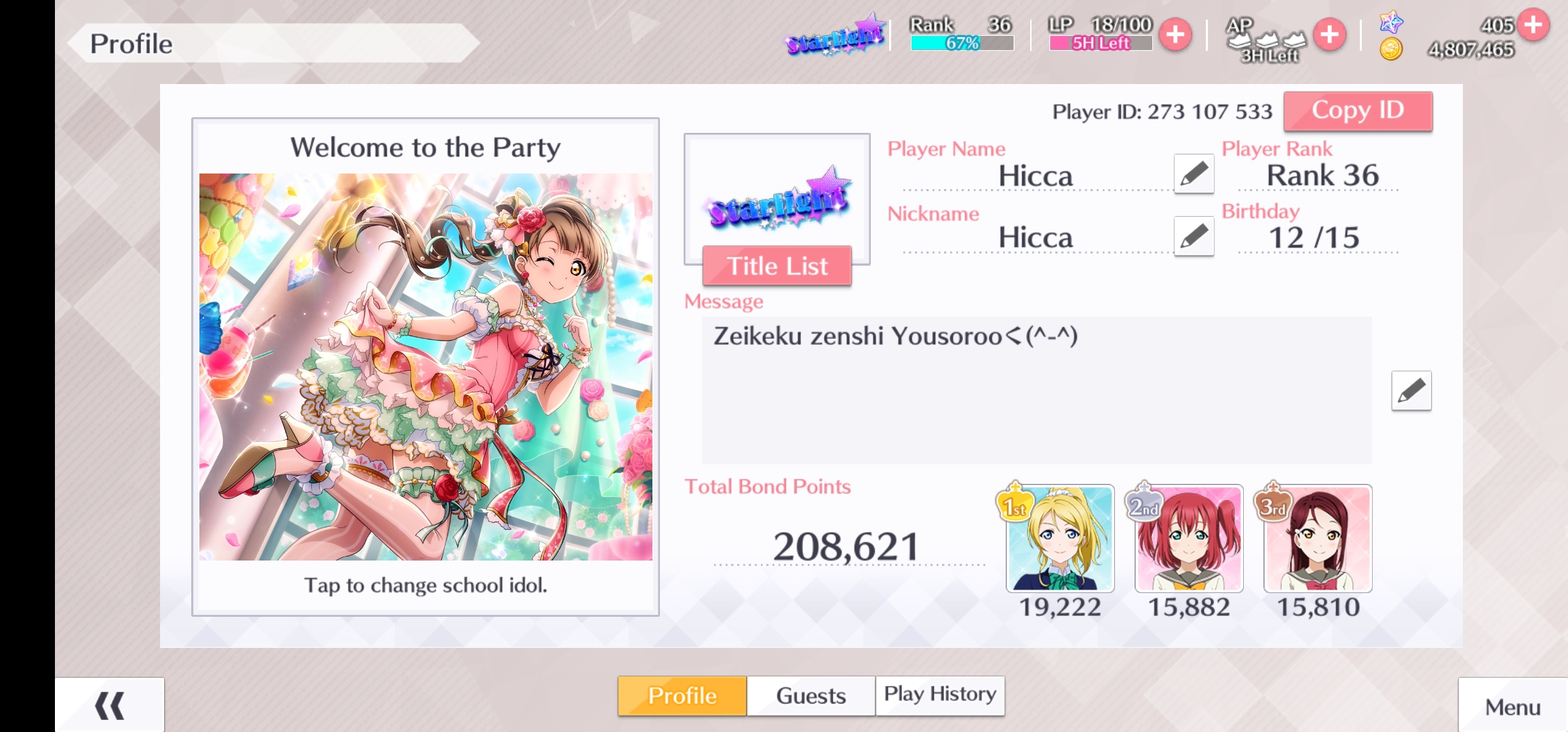
Task: Edit the profile Message
Action: pyautogui.click(x=1411, y=390)
